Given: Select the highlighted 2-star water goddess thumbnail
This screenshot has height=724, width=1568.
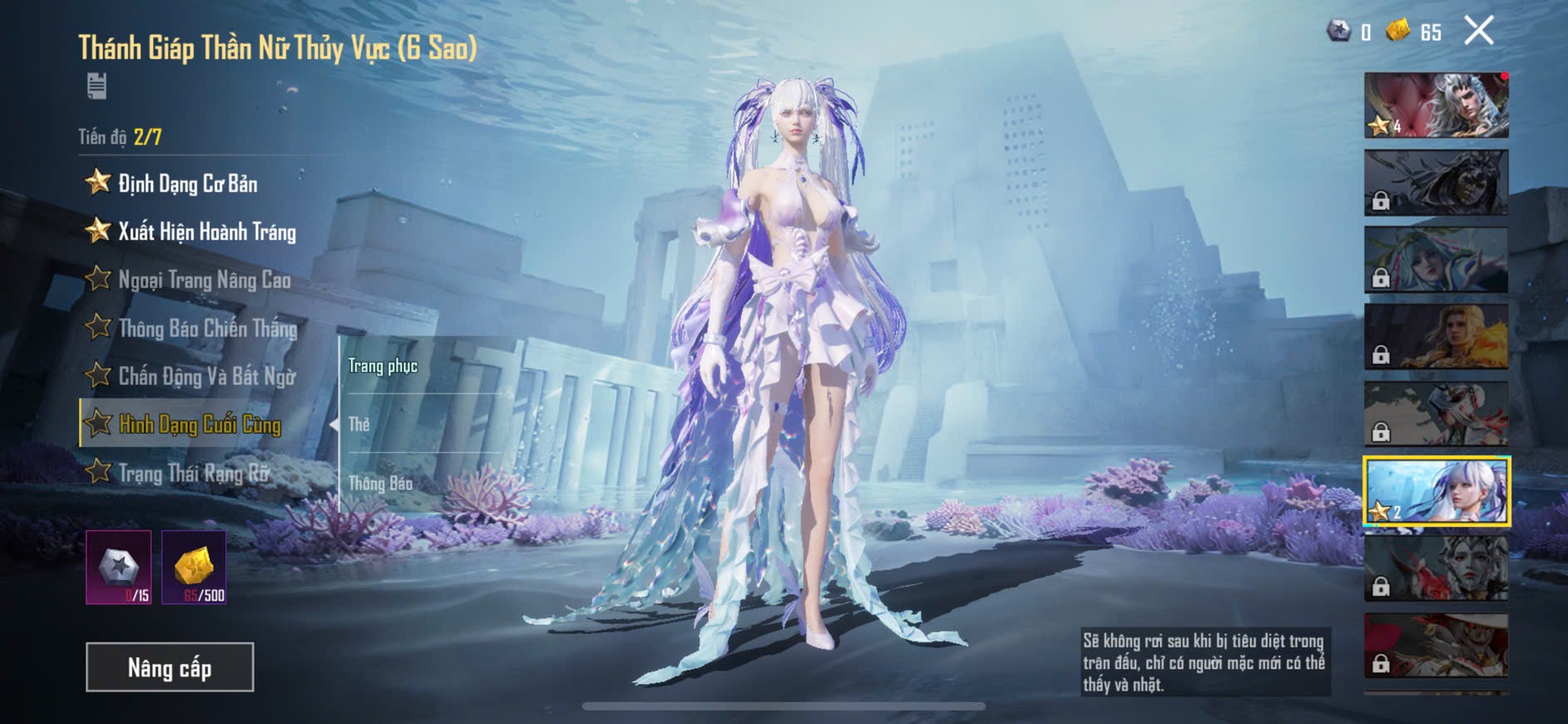Looking at the screenshot, I should (x=1436, y=491).
